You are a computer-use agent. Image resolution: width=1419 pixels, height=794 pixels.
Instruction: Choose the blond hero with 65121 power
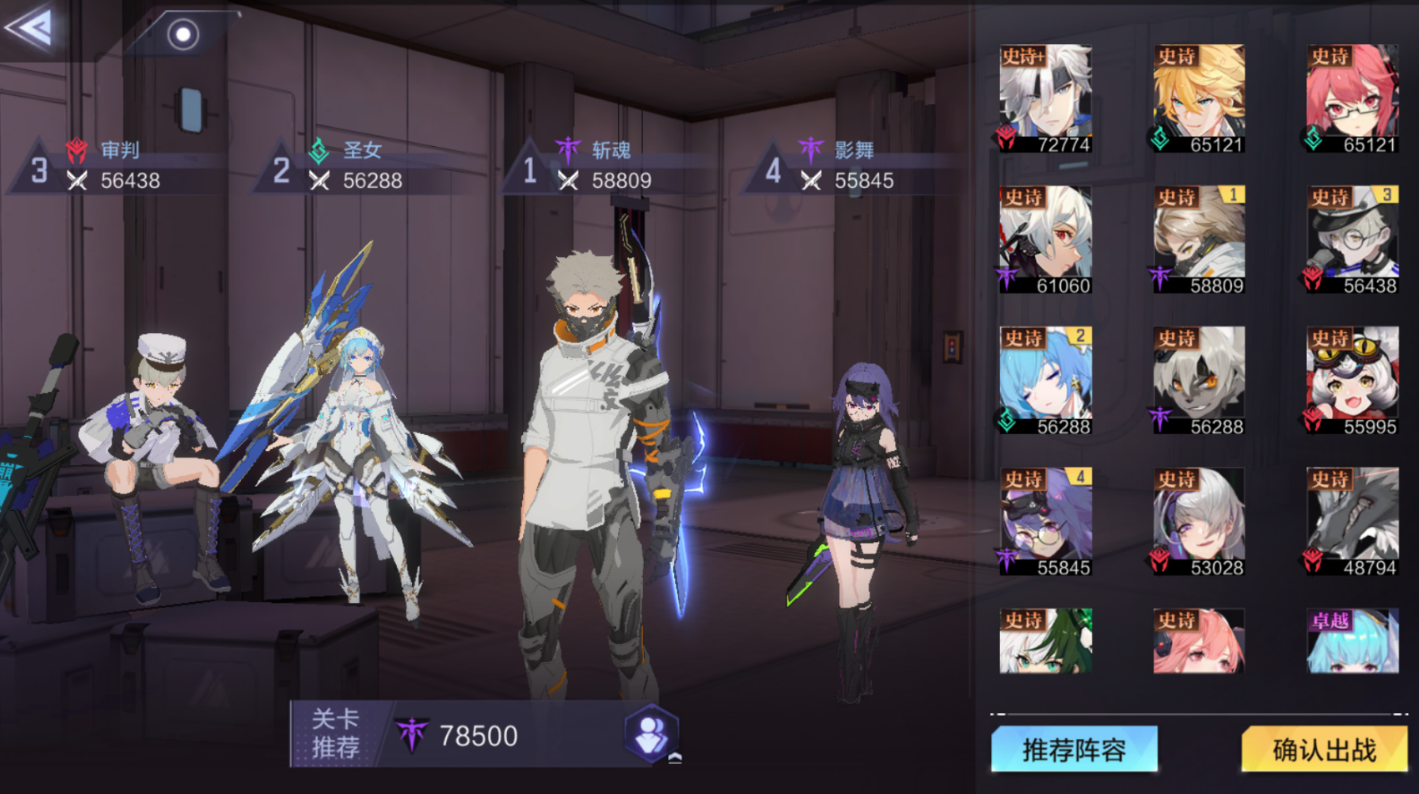[1198, 98]
